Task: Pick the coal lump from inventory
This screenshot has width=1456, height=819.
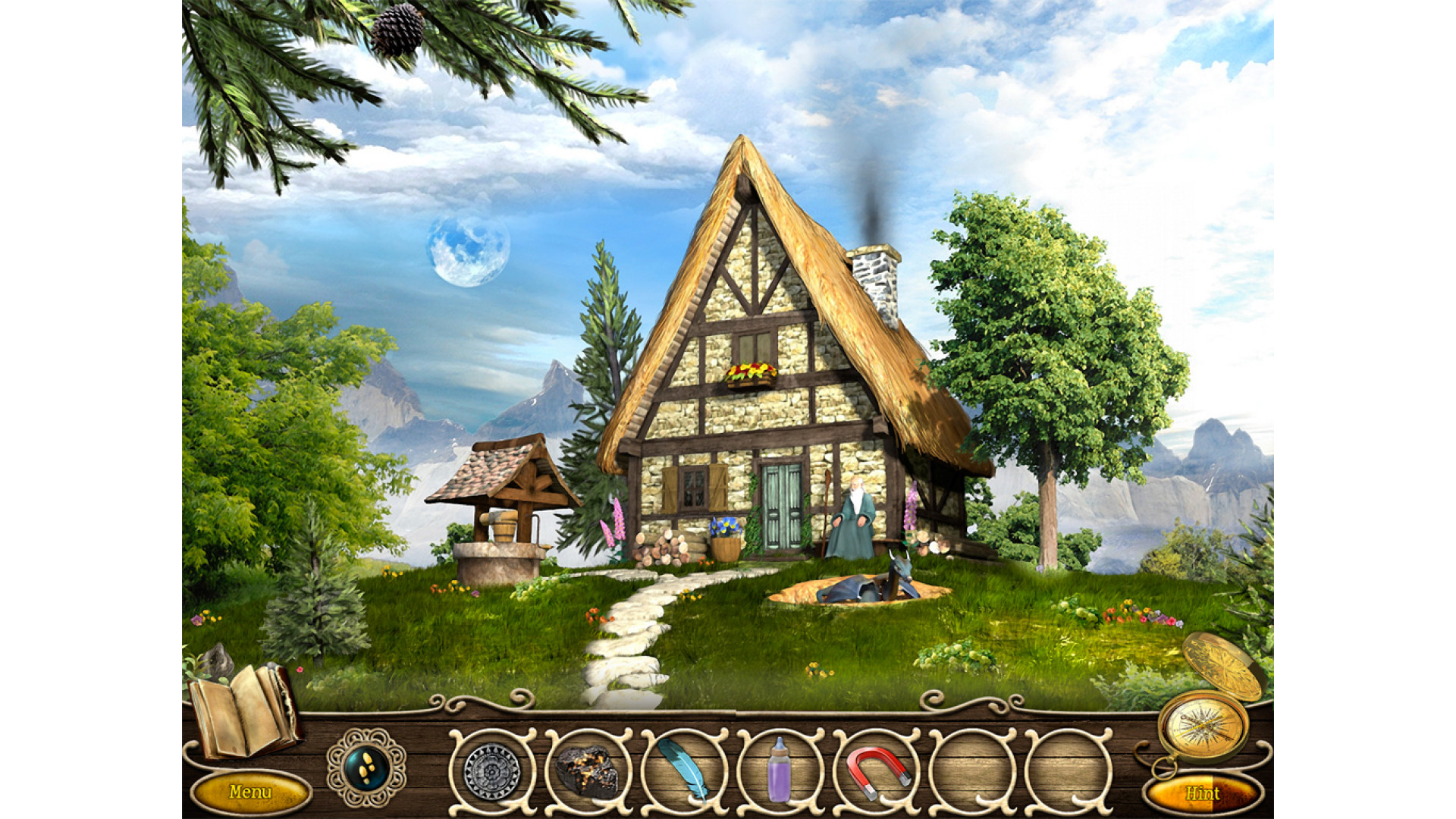Action: point(588,771)
